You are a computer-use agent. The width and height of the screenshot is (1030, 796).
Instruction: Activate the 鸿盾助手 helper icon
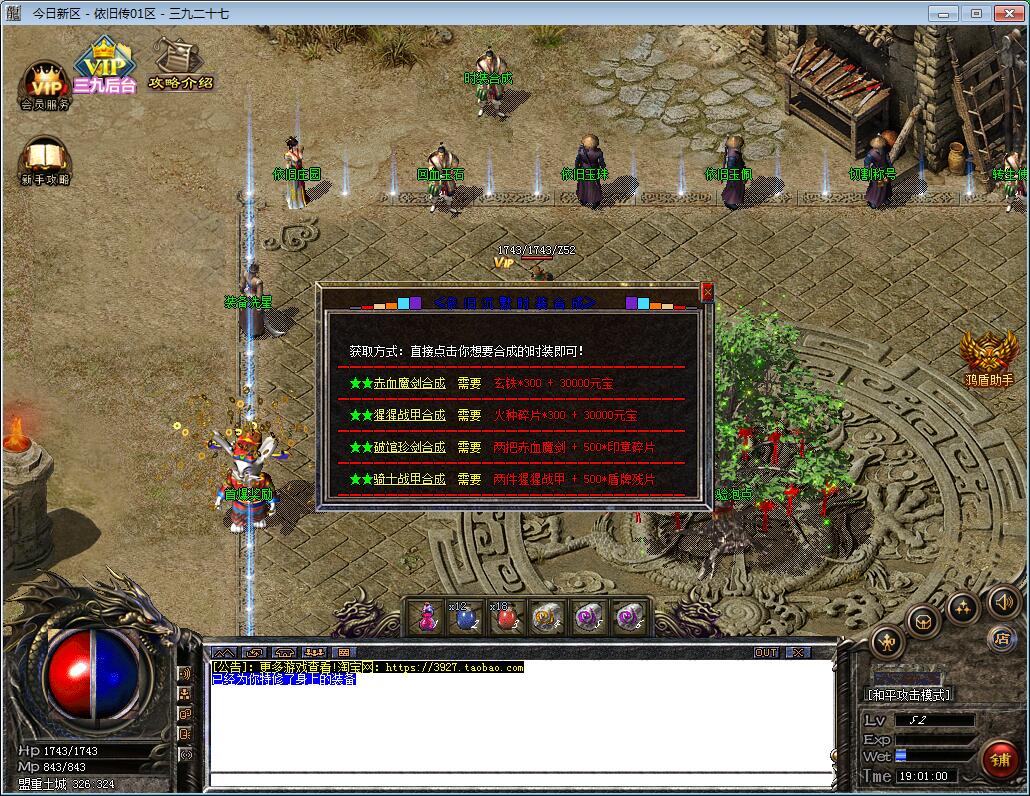(988, 357)
